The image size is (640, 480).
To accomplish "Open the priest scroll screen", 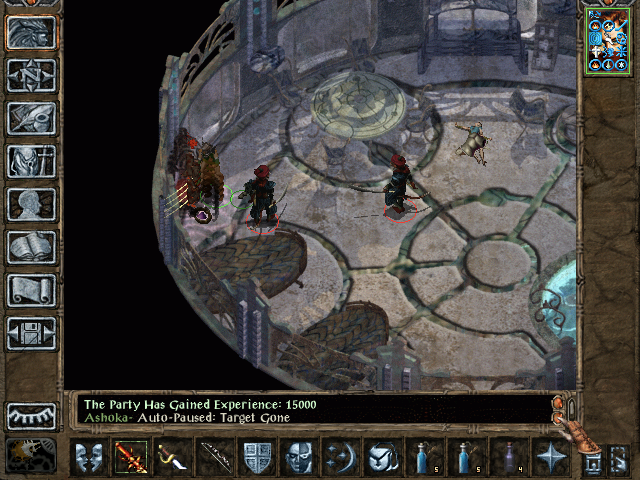I will click(32, 290).
